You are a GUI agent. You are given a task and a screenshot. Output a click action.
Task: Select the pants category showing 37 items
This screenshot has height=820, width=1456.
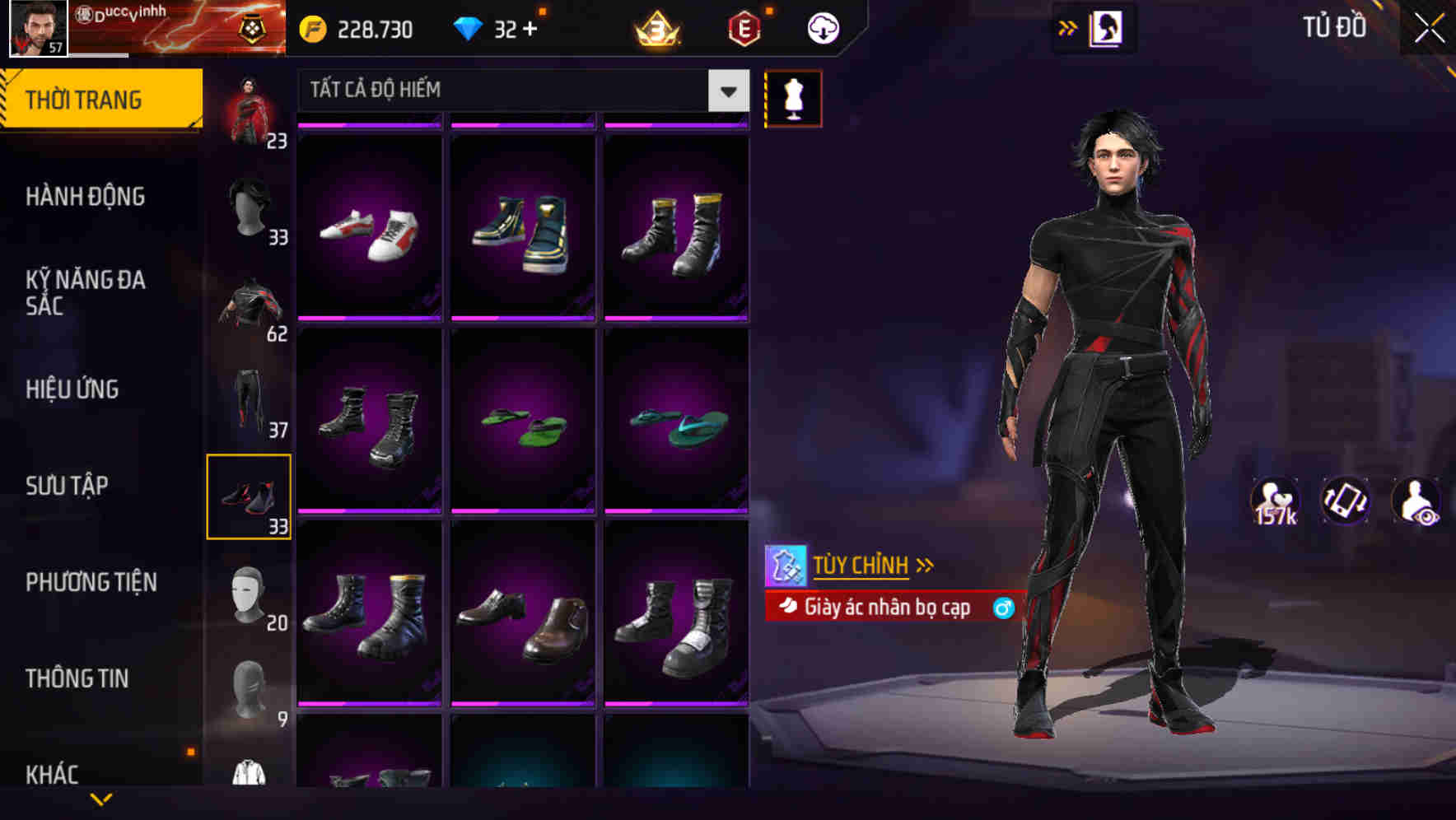pyautogui.click(x=250, y=399)
